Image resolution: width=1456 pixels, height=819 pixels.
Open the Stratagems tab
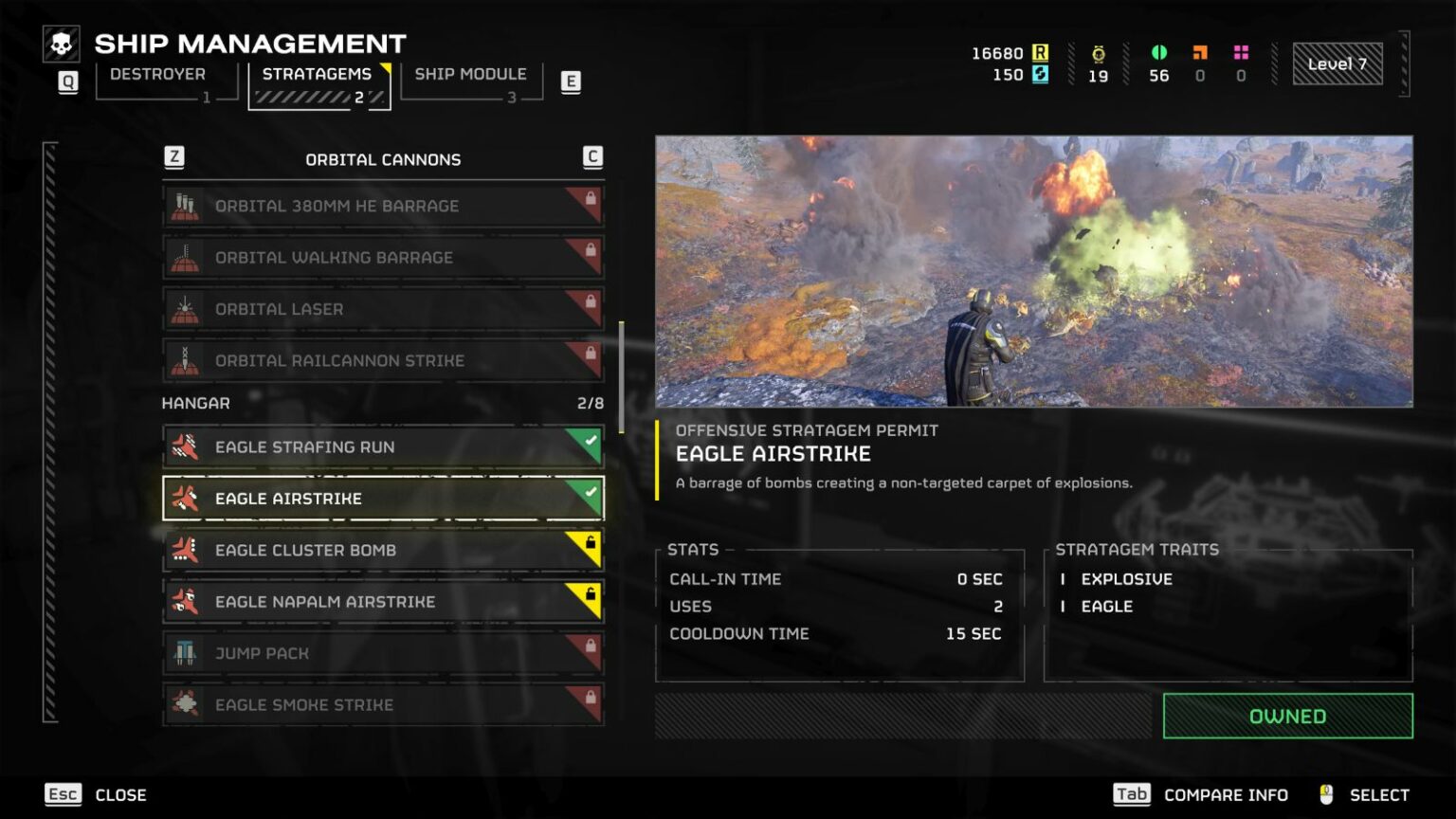317,75
